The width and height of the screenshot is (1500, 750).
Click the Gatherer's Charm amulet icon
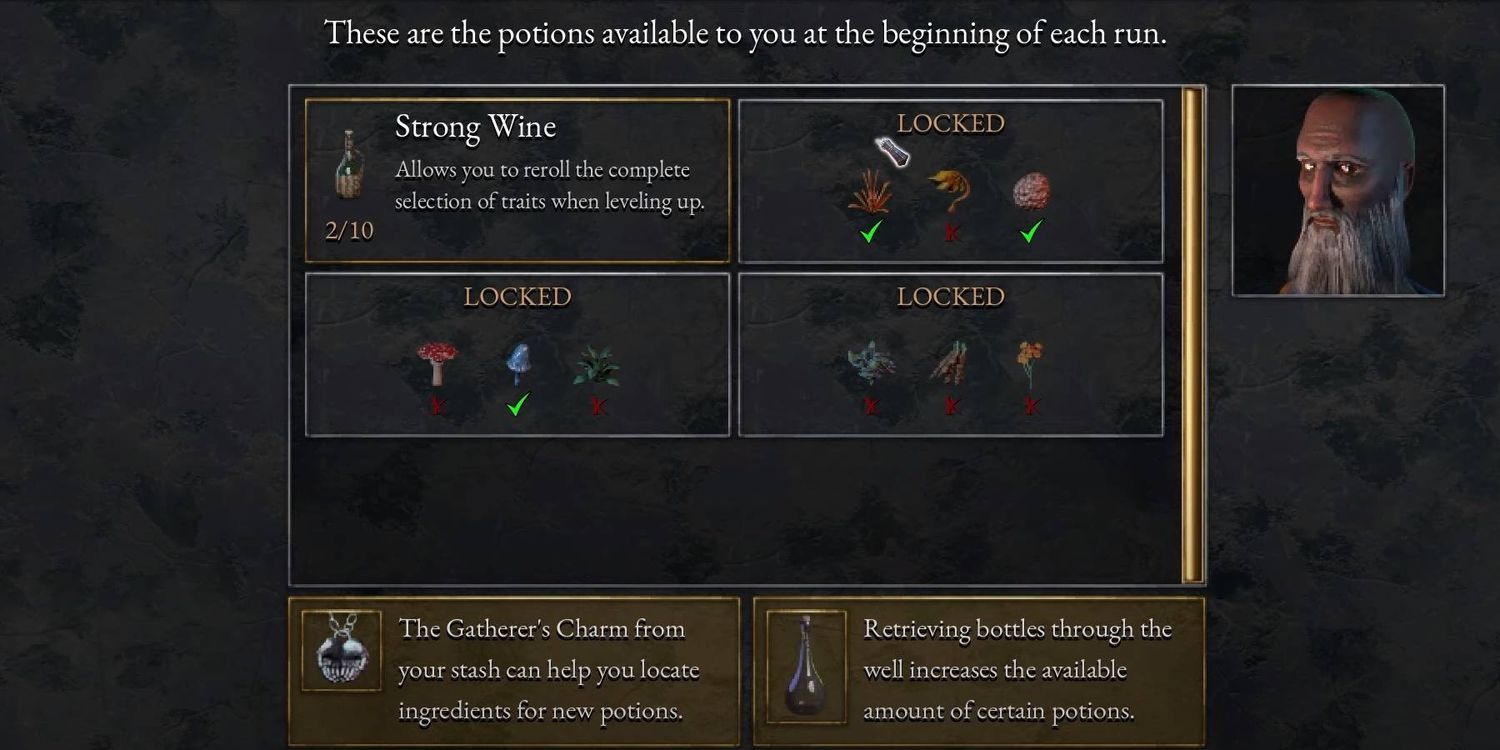click(x=341, y=650)
